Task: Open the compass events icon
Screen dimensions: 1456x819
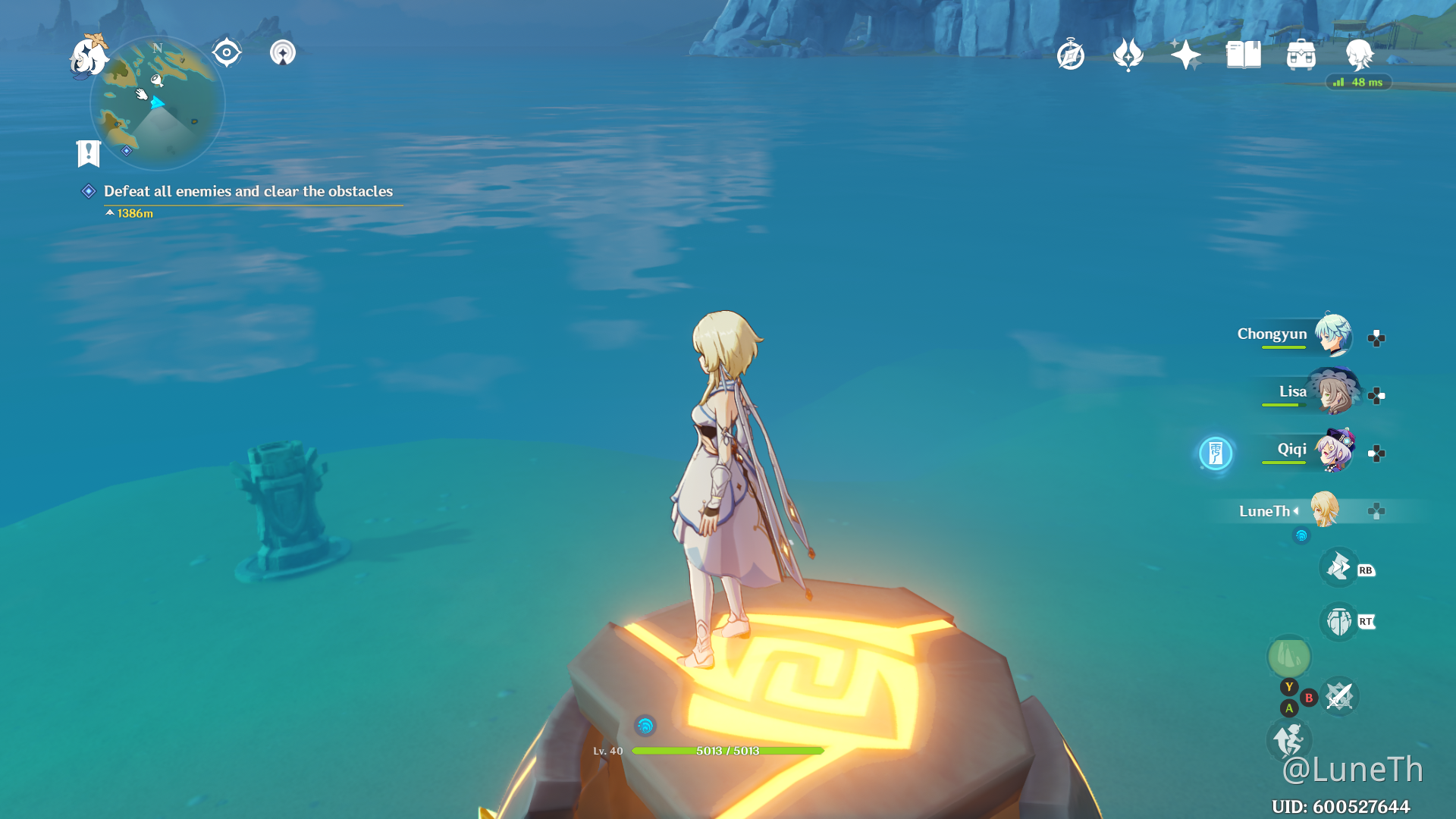Action: (1070, 55)
